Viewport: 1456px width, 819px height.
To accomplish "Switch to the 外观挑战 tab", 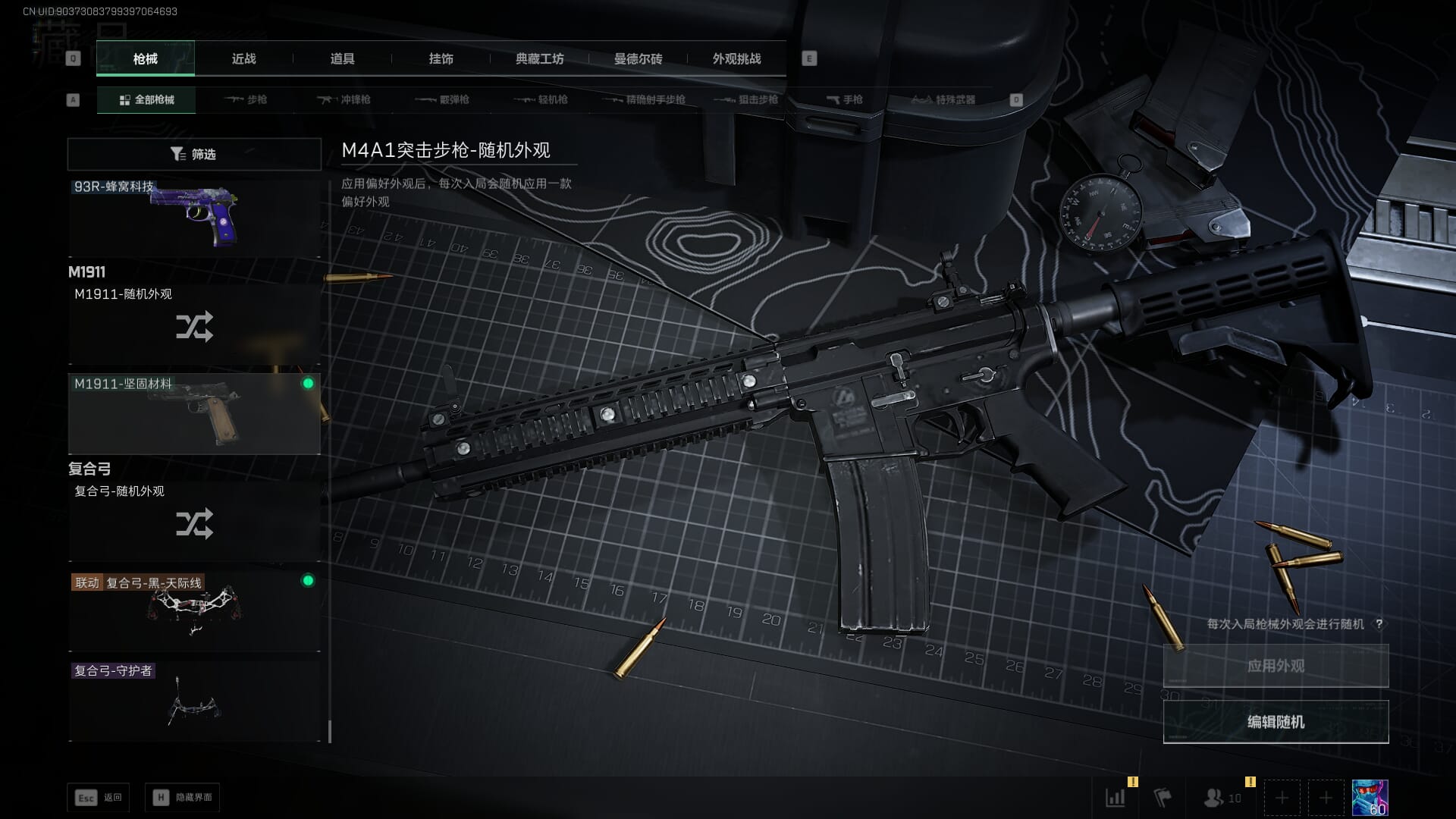I will tap(736, 59).
